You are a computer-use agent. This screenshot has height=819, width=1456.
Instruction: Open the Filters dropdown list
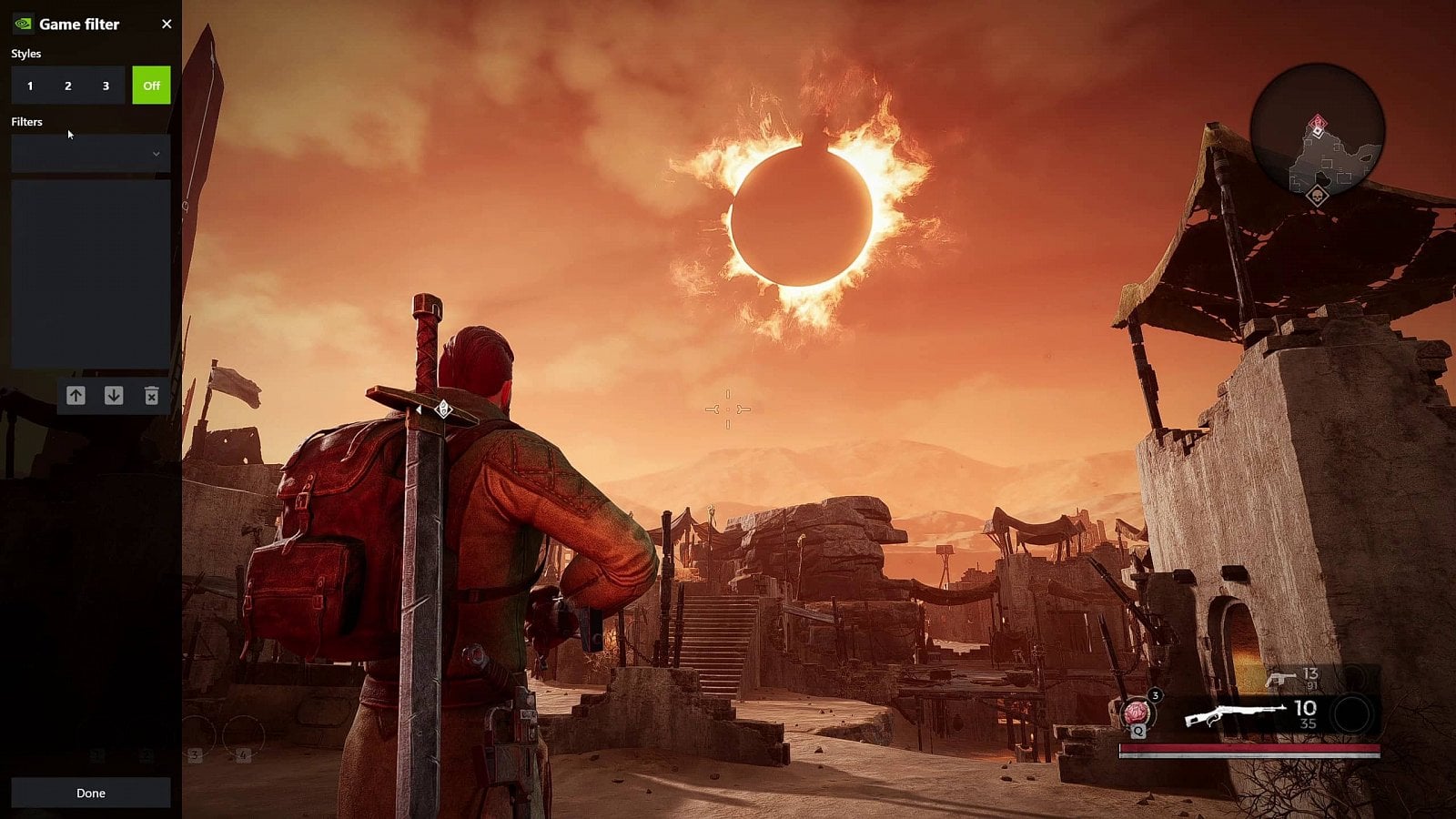tap(91, 154)
